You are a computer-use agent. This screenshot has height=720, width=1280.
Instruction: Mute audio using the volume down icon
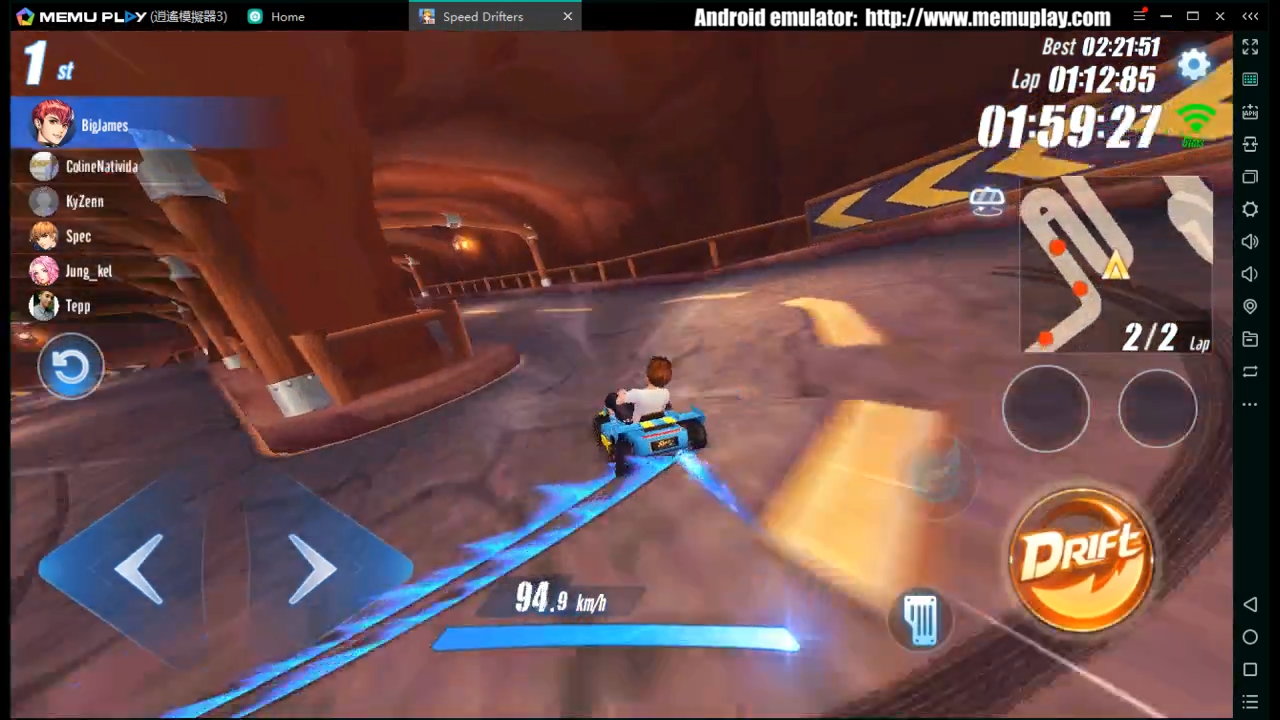click(1250, 273)
